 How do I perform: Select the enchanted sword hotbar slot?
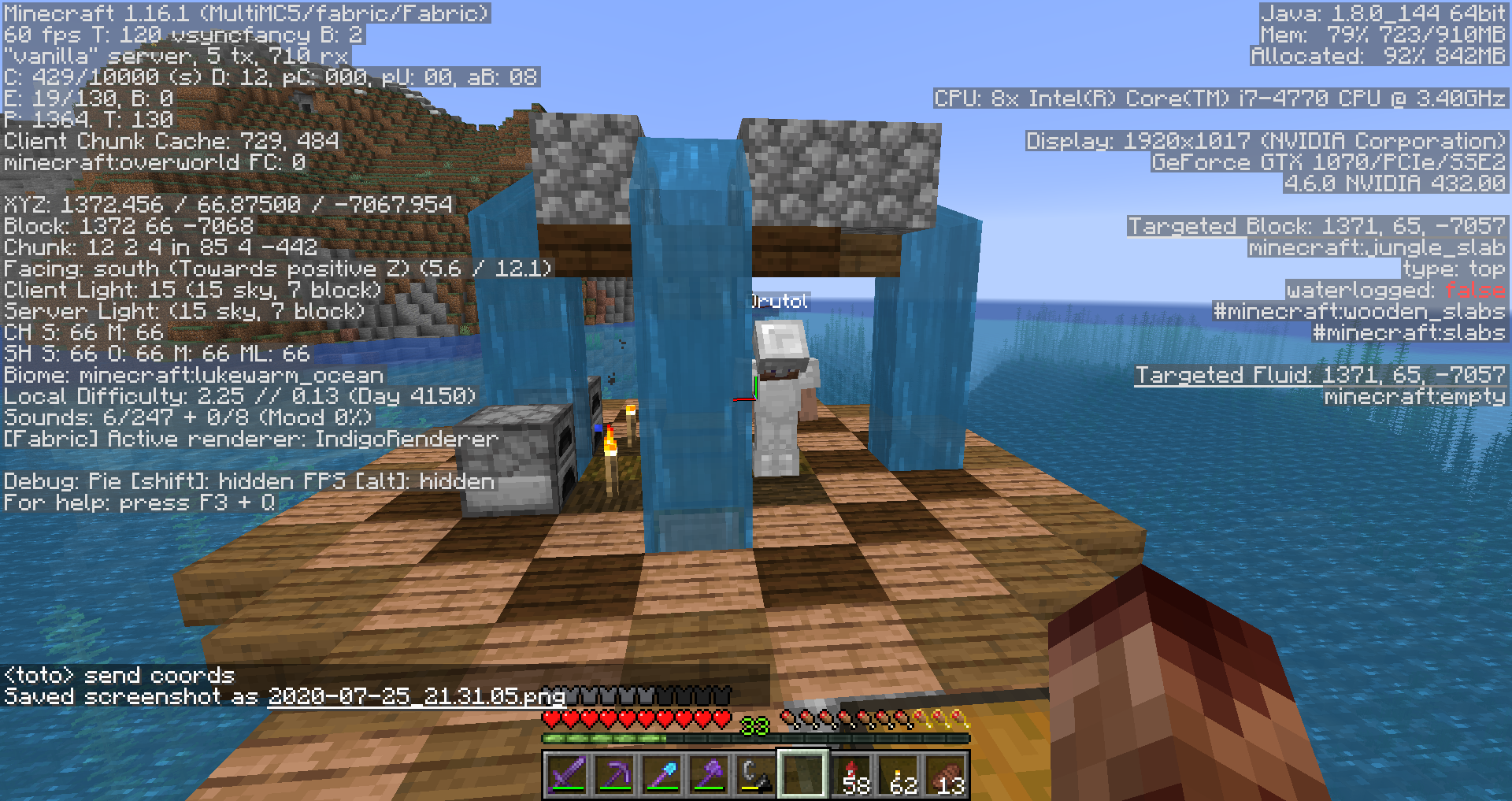[567, 775]
